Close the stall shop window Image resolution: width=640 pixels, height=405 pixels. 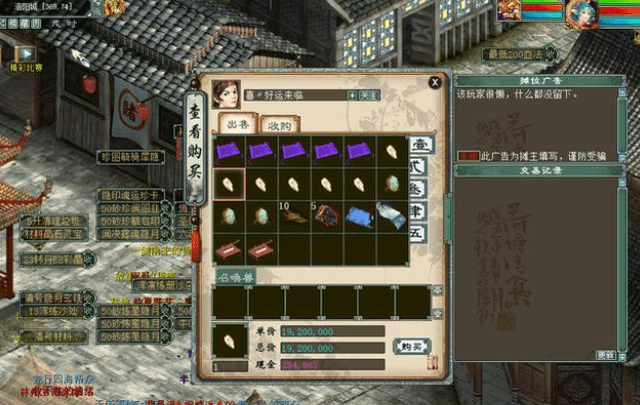[434, 83]
